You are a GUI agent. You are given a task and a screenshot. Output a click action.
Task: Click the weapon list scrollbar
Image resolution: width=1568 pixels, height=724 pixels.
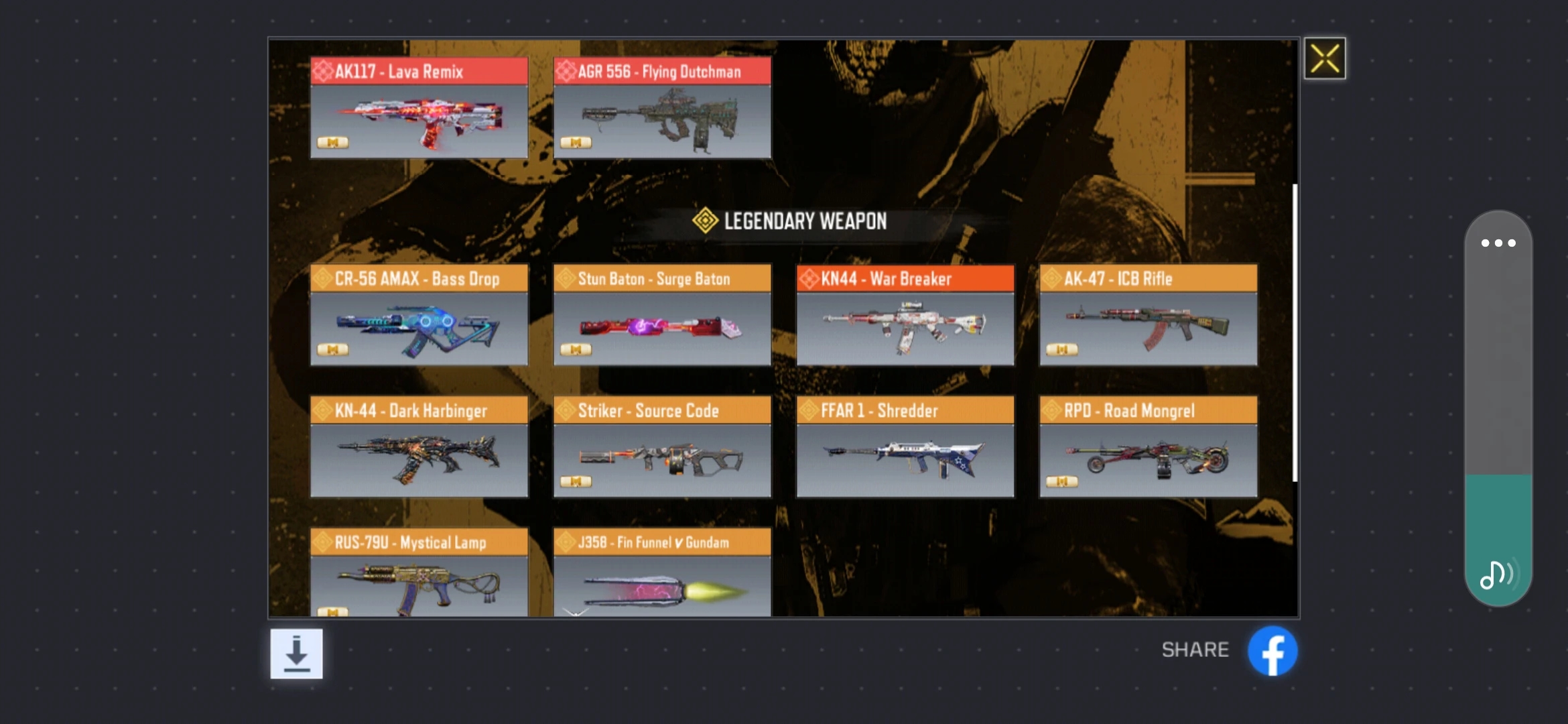point(1295,333)
